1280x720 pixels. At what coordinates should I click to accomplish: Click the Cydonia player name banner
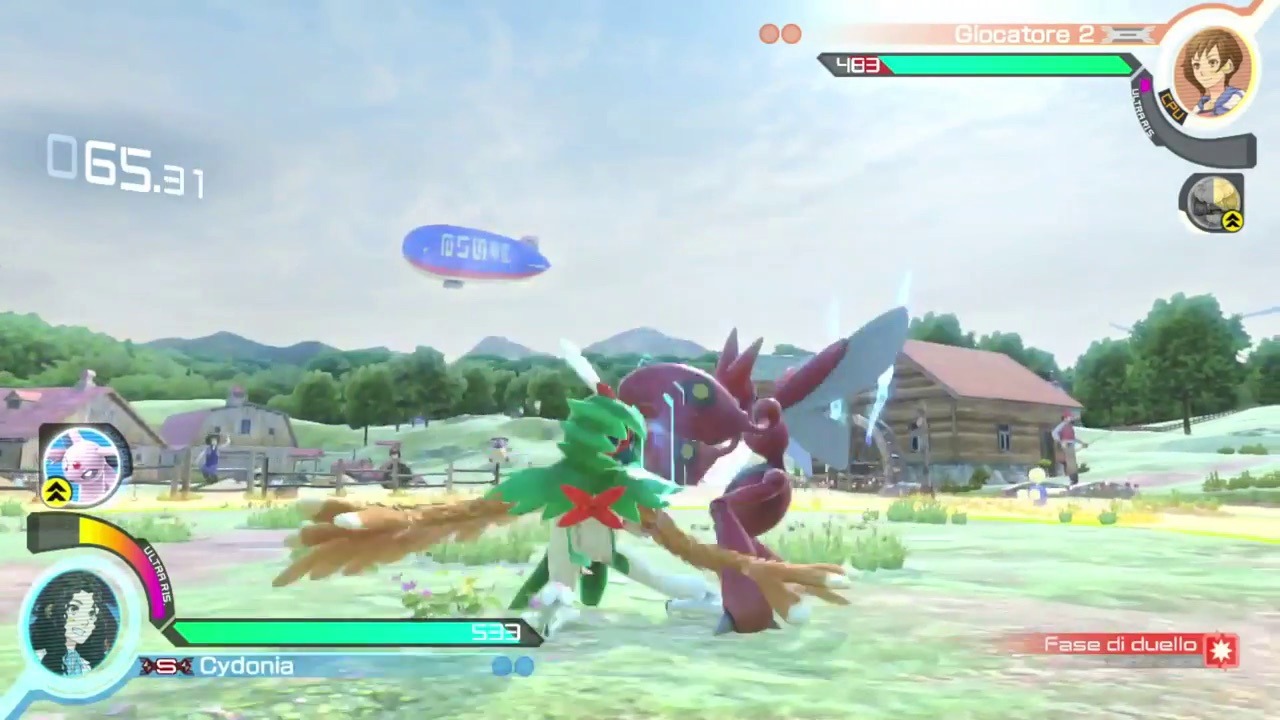pyautogui.click(x=246, y=666)
